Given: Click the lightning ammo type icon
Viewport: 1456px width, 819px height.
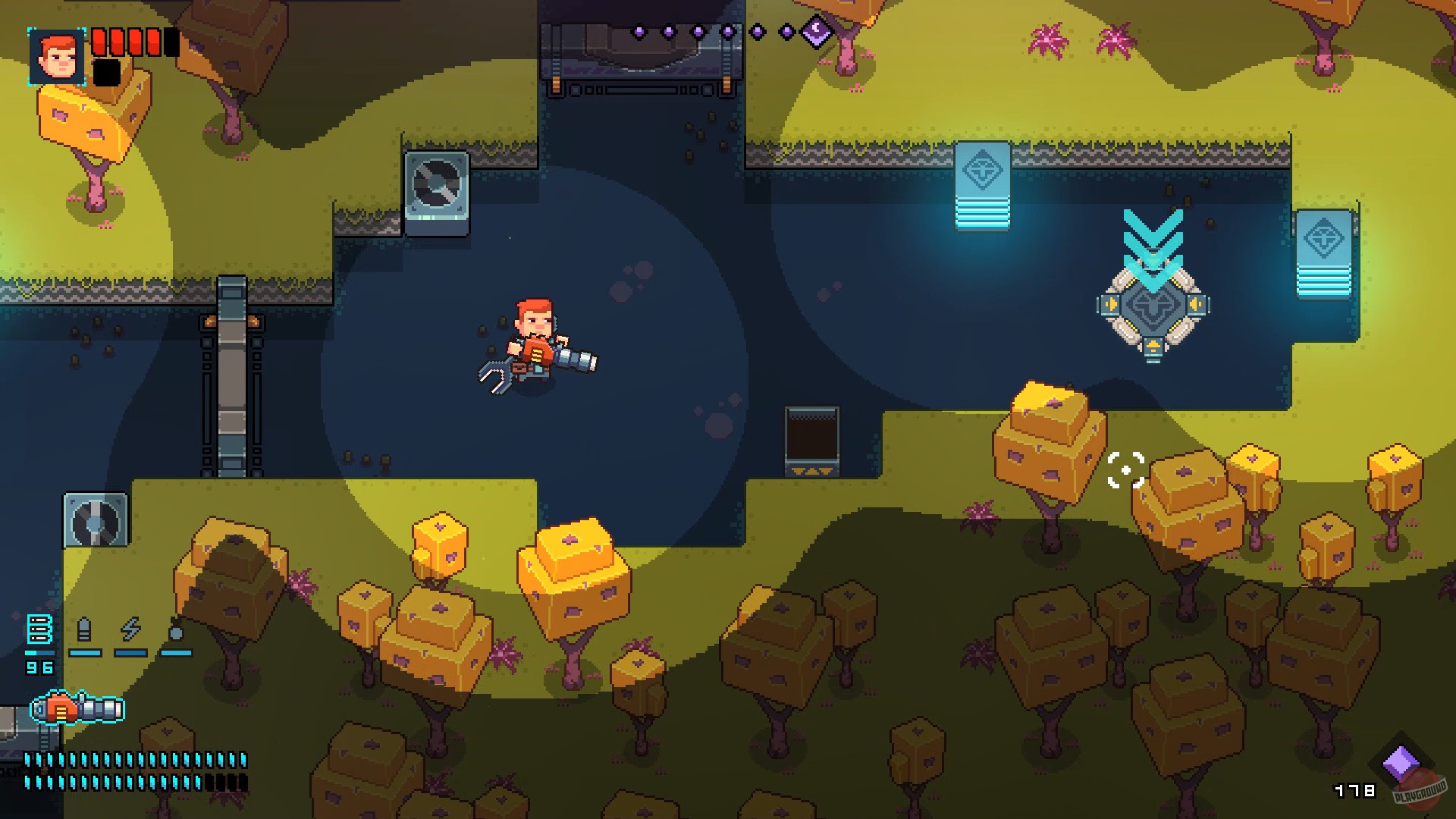Looking at the screenshot, I should 130,628.
